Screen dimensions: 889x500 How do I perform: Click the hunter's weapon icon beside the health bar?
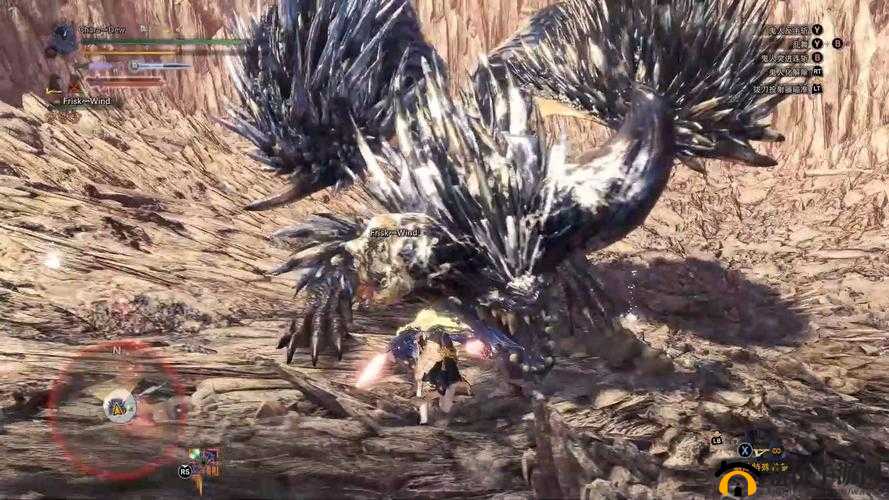pyautogui.click(x=65, y=40)
